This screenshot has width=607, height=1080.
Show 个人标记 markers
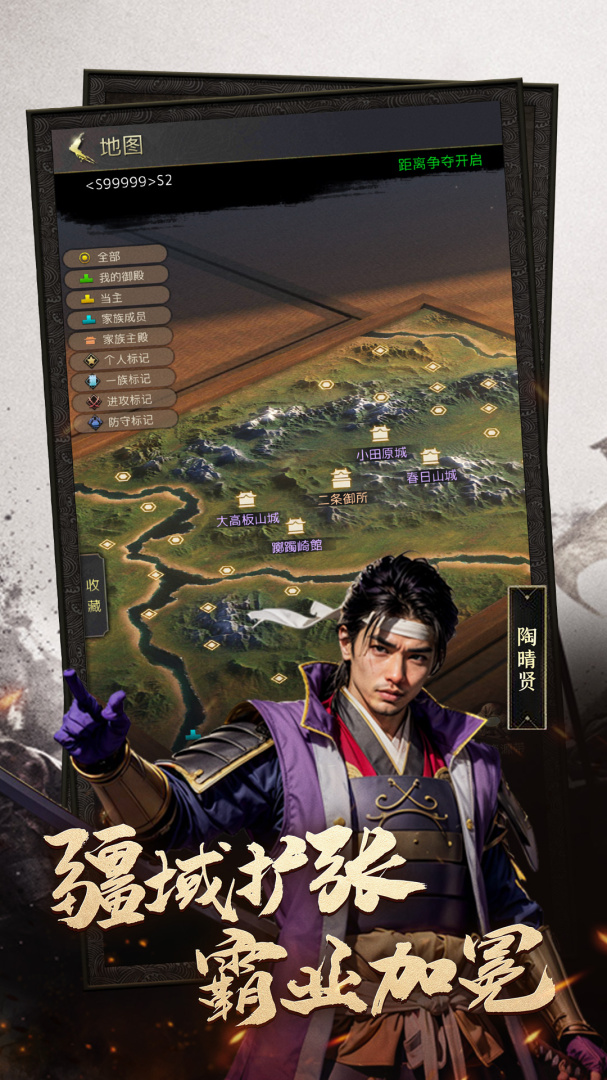[x=120, y=359]
